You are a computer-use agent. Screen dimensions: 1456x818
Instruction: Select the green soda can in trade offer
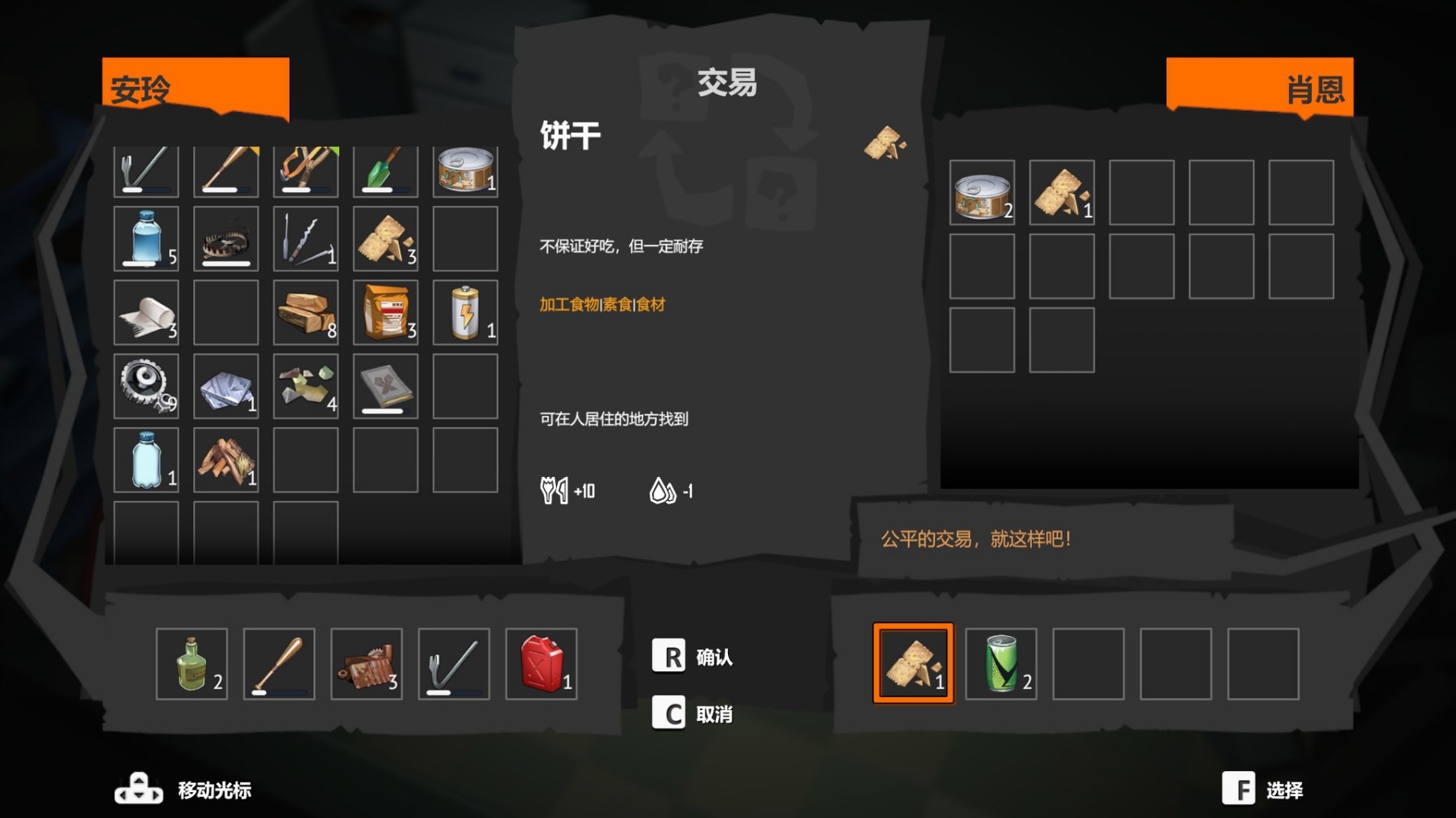coord(1000,663)
